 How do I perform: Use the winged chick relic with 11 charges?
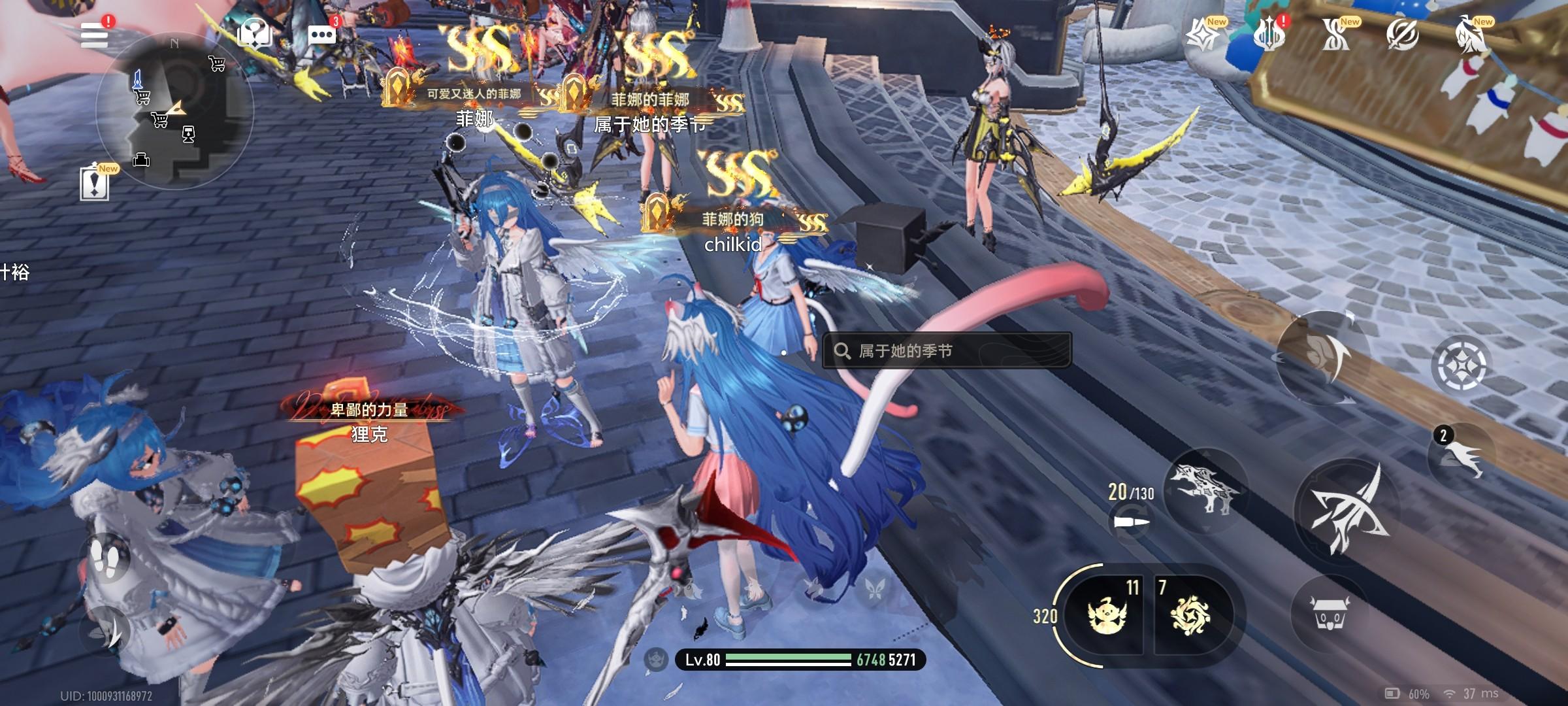pos(1108,614)
